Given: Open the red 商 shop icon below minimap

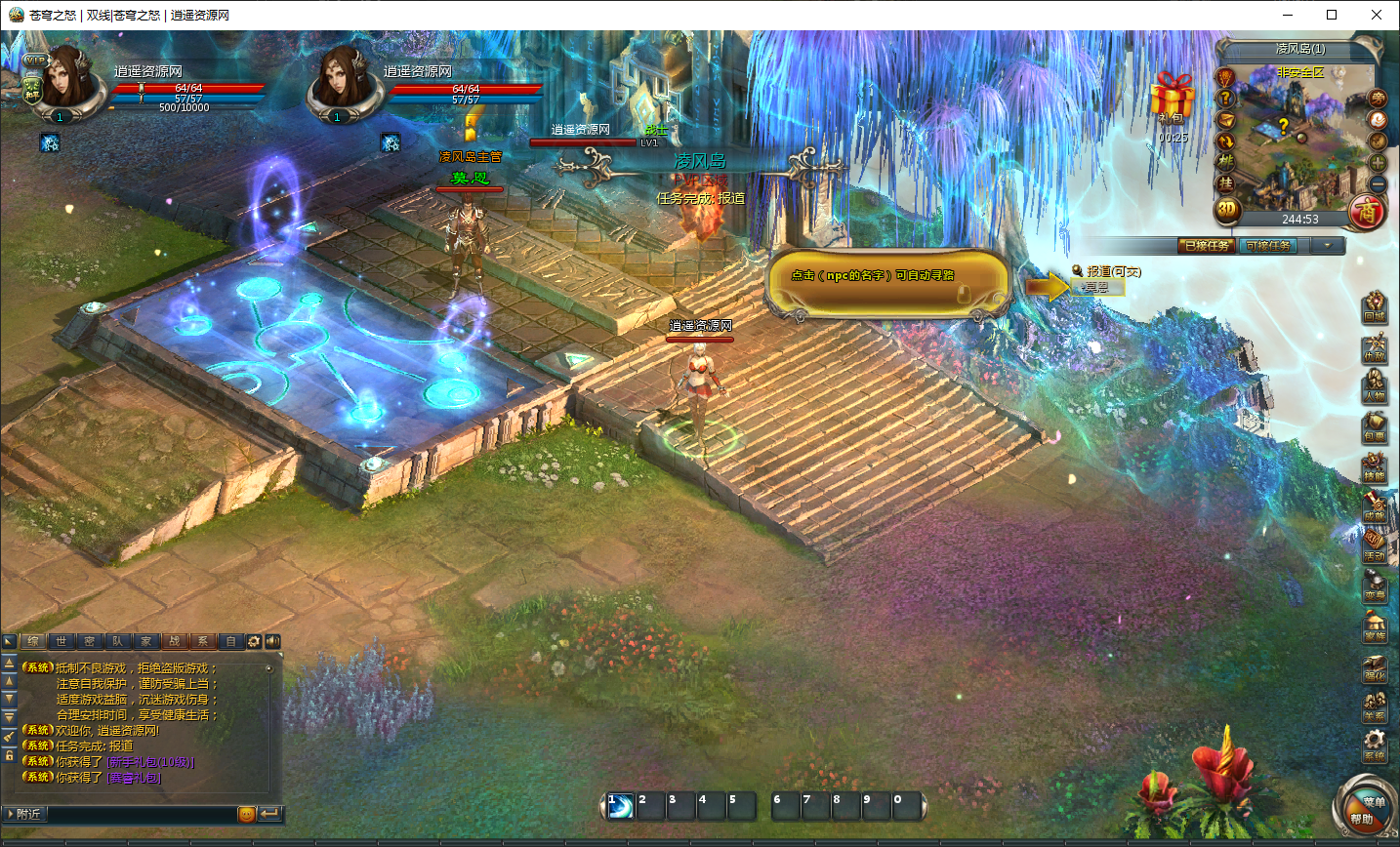Looking at the screenshot, I should pos(1367,211).
